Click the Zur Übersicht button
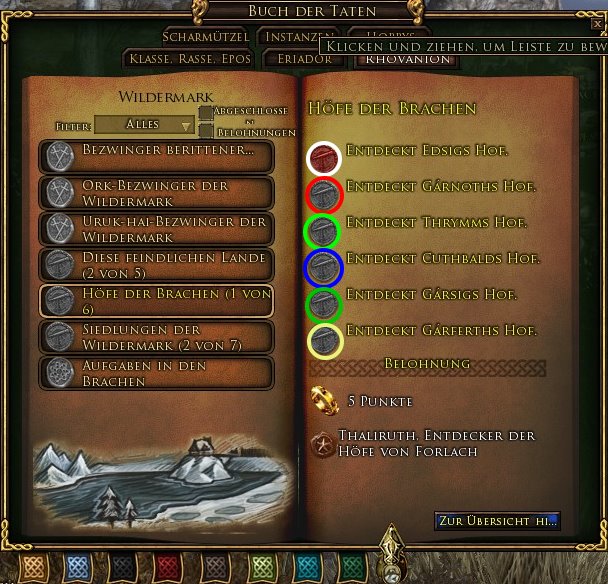Screen dimensions: 608x584 [x=497, y=521]
